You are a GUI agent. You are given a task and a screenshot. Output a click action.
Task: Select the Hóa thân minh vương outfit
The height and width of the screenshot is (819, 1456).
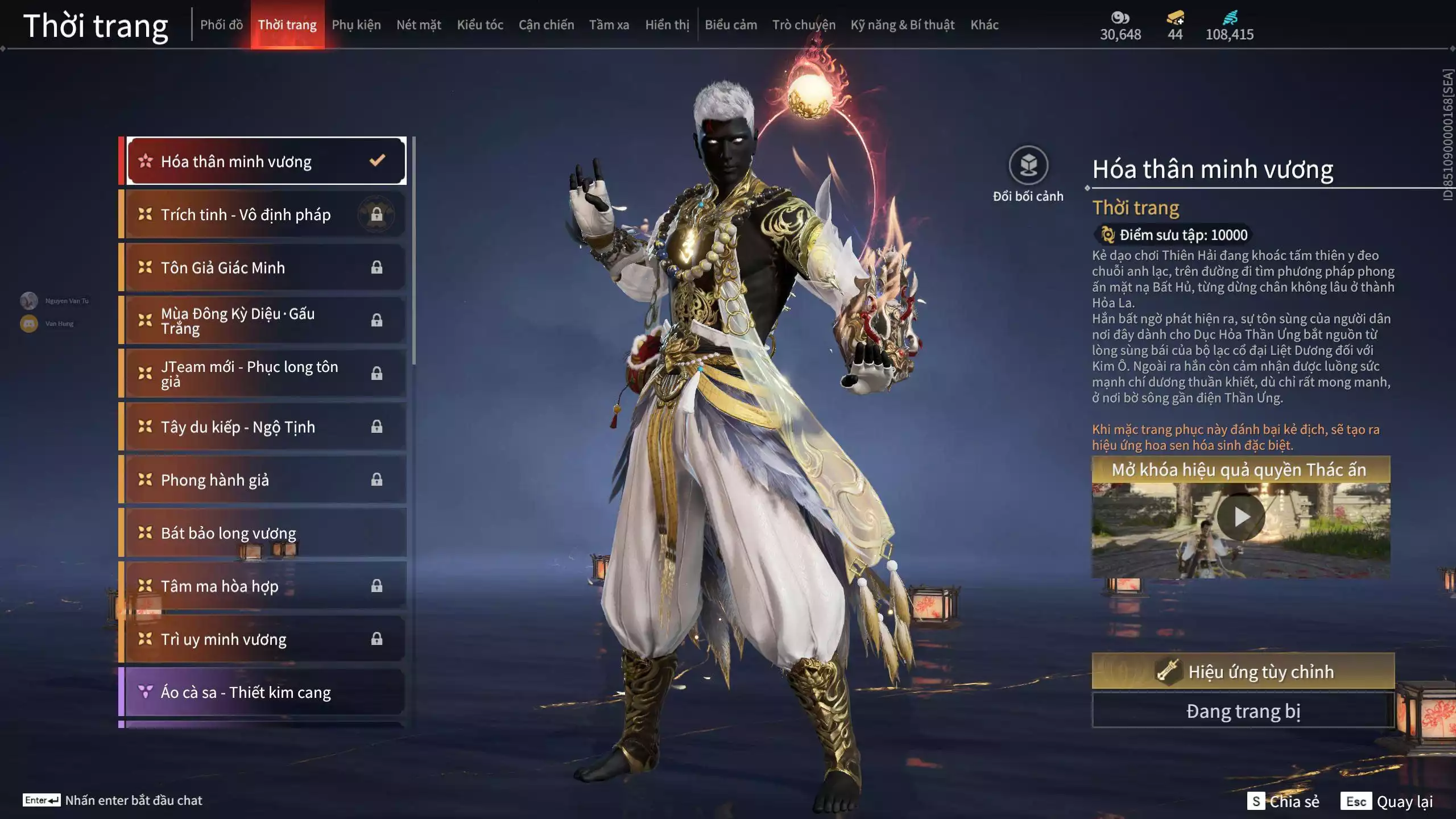266,162
